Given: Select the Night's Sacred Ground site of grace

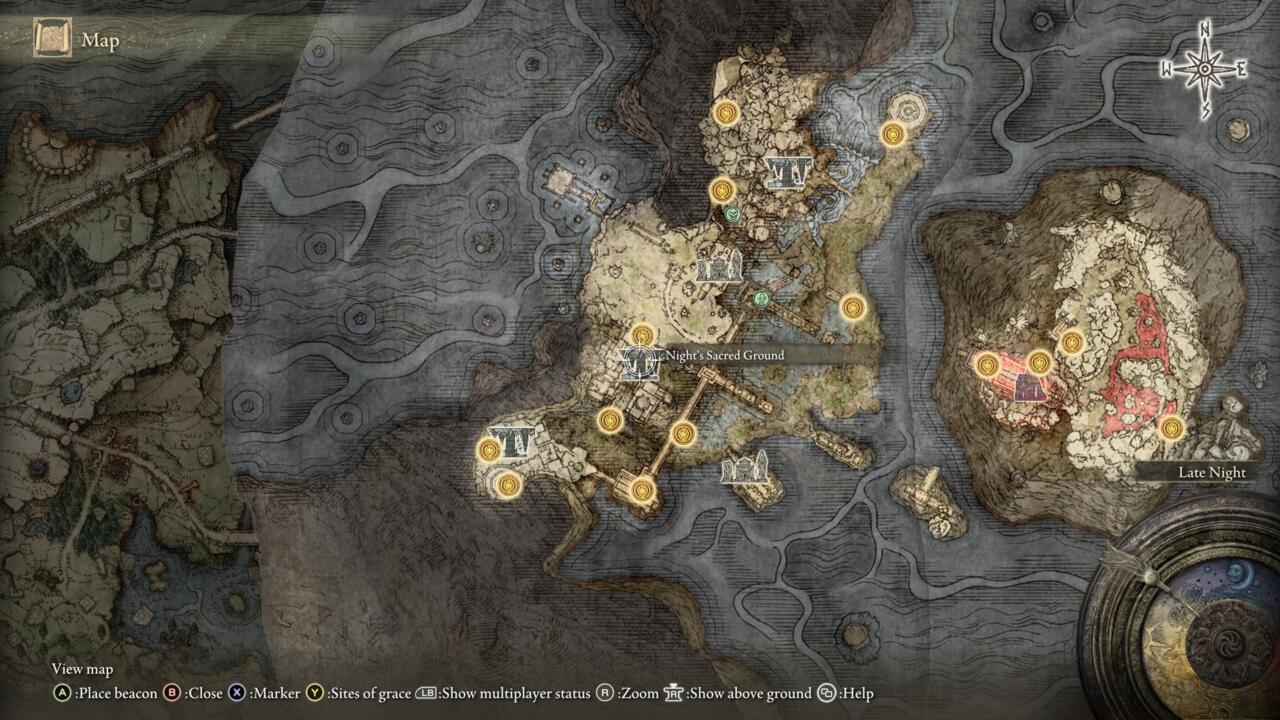Looking at the screenshot, I should click(643, 336).
